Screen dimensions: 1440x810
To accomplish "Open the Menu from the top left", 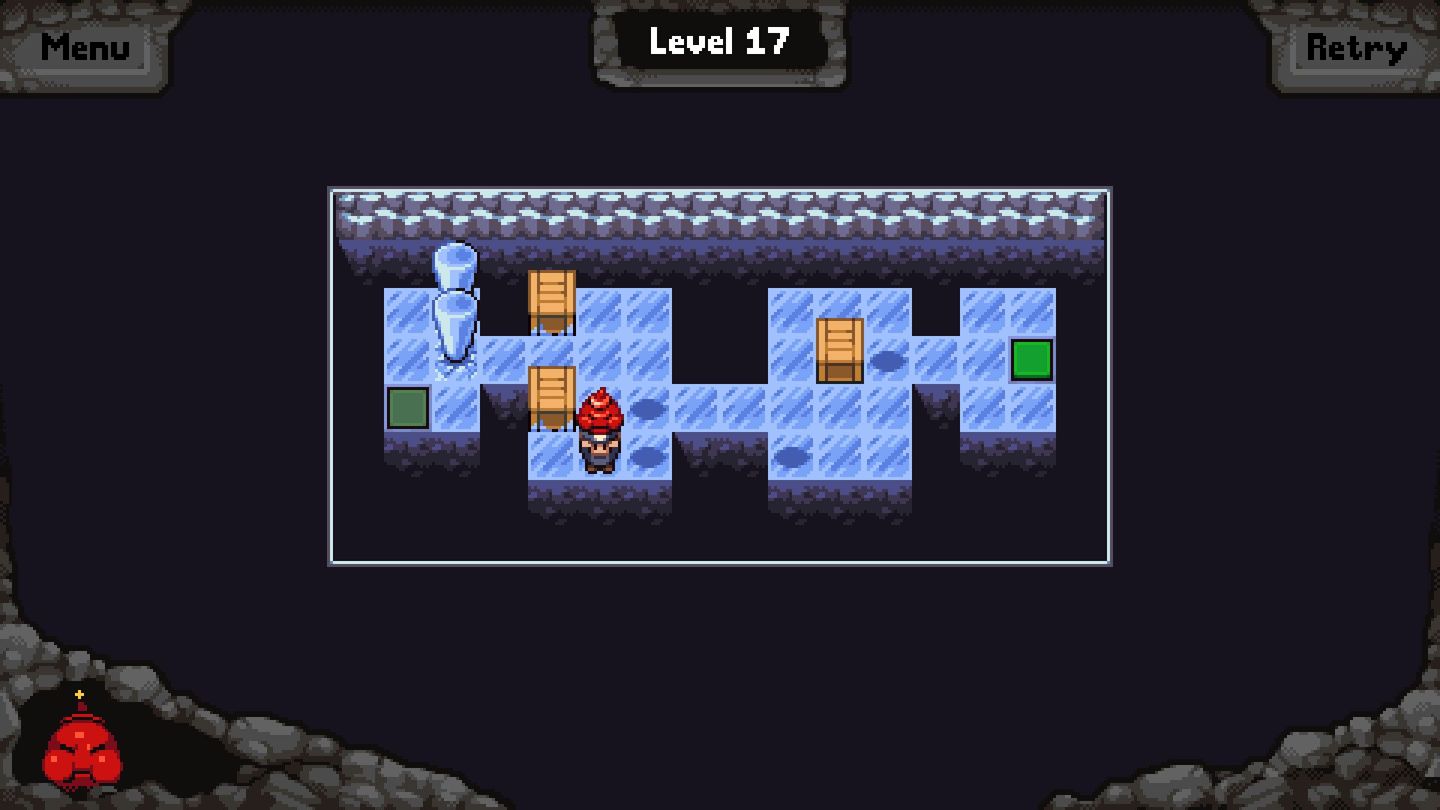I will [84, 46].
